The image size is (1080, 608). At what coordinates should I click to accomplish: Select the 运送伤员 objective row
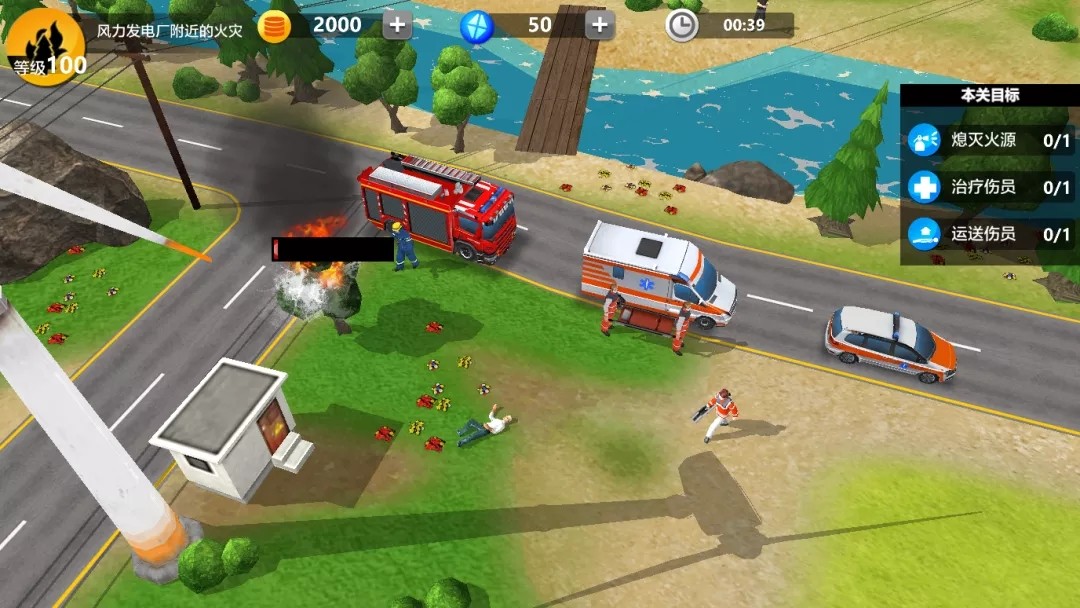tap(990, 235)
